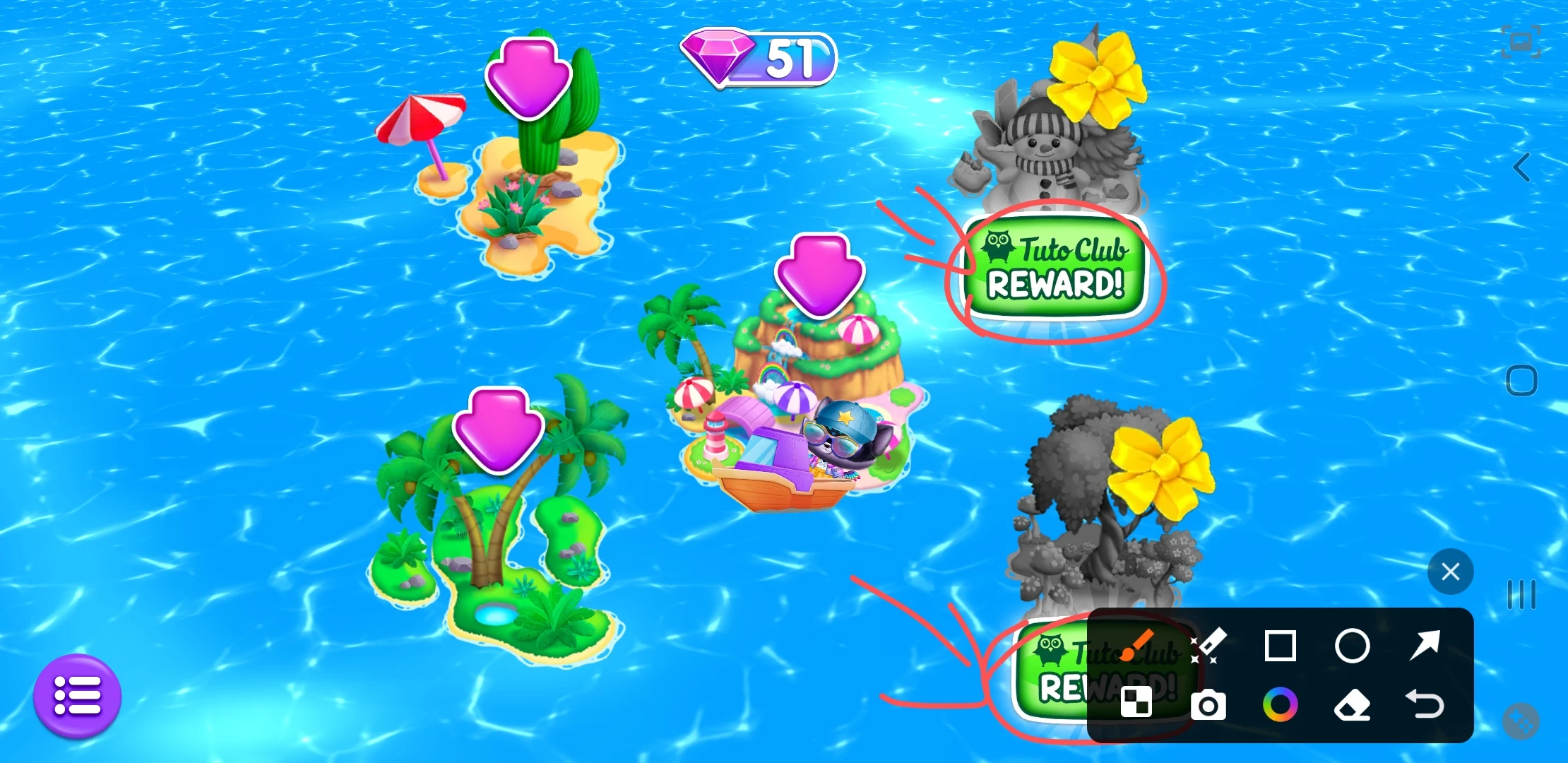Choose the square shape tool
This screenshot has height=763, width=1568.
coord(1281,646)
